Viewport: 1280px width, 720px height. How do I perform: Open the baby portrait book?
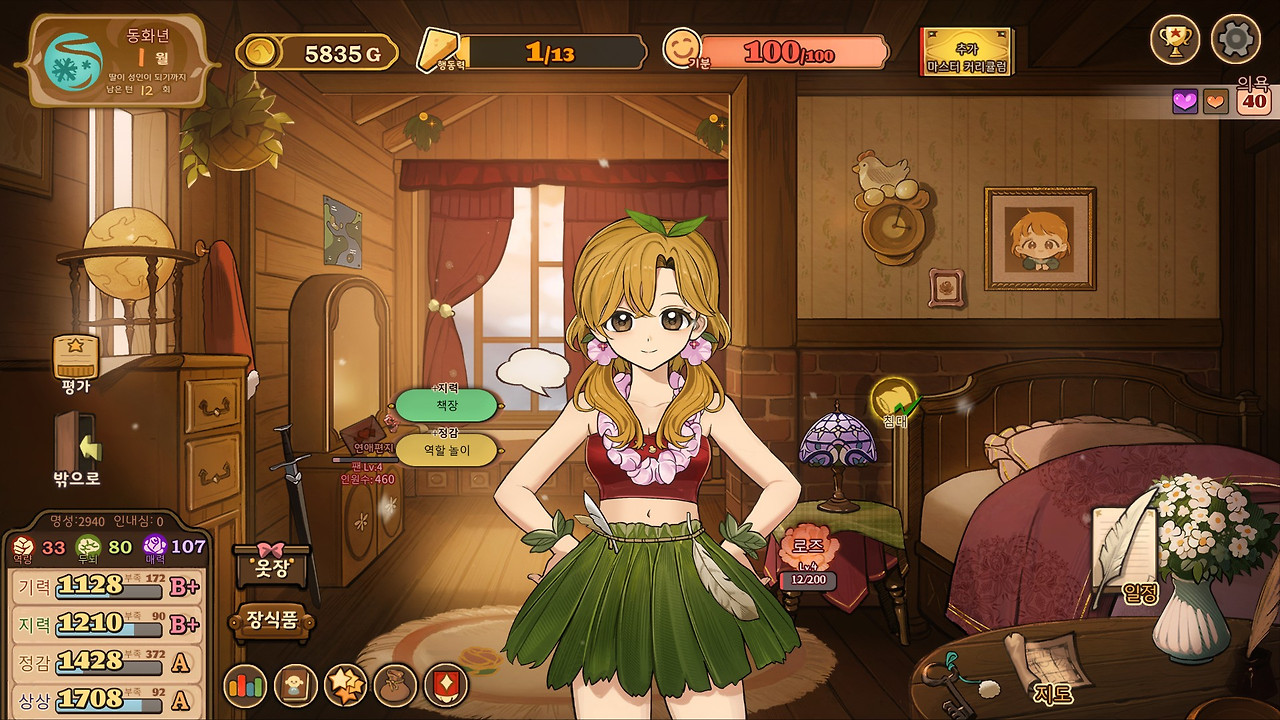click(295, 685)
